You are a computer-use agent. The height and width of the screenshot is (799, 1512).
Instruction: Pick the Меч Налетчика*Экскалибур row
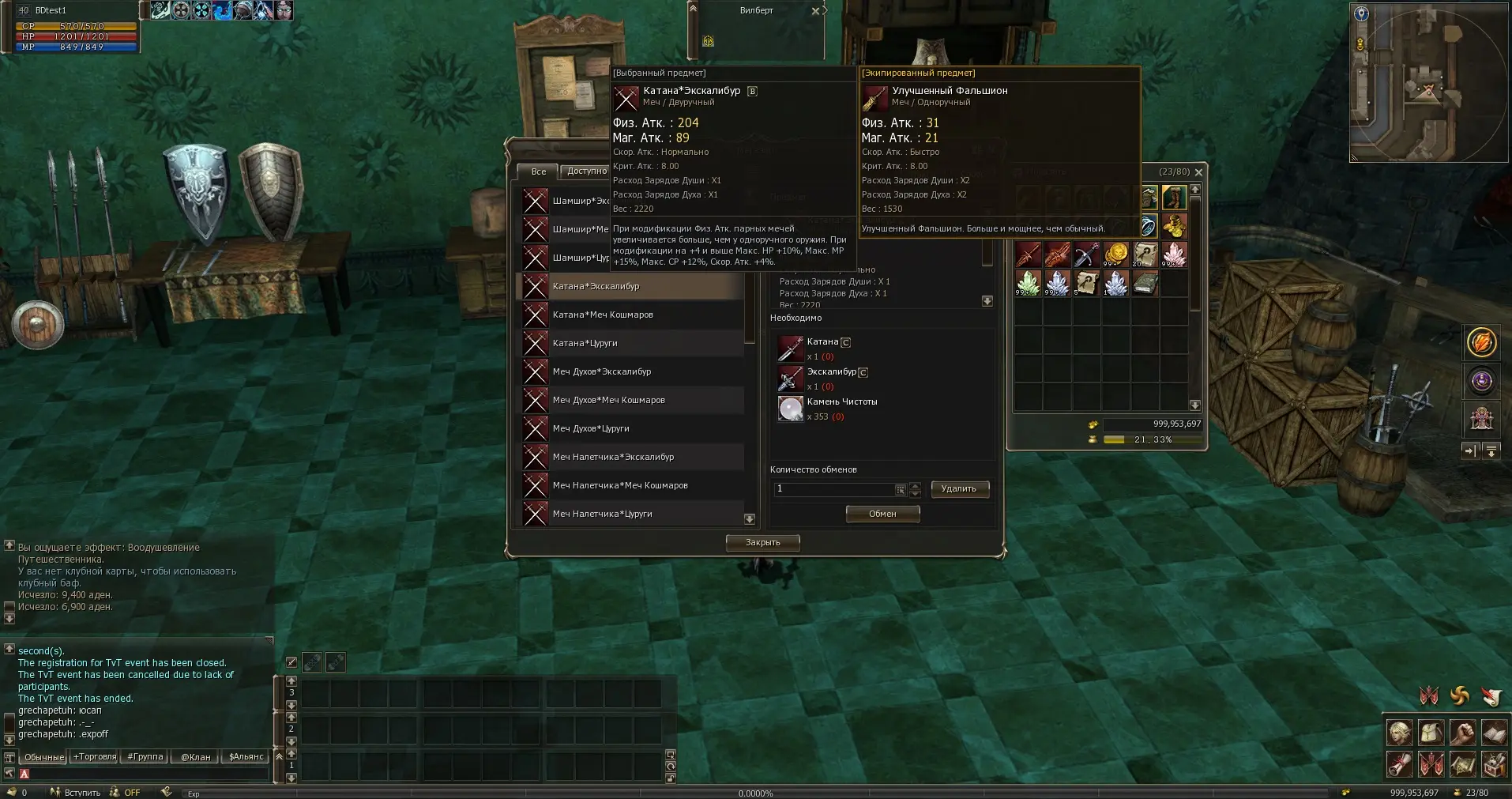(613, 457)
